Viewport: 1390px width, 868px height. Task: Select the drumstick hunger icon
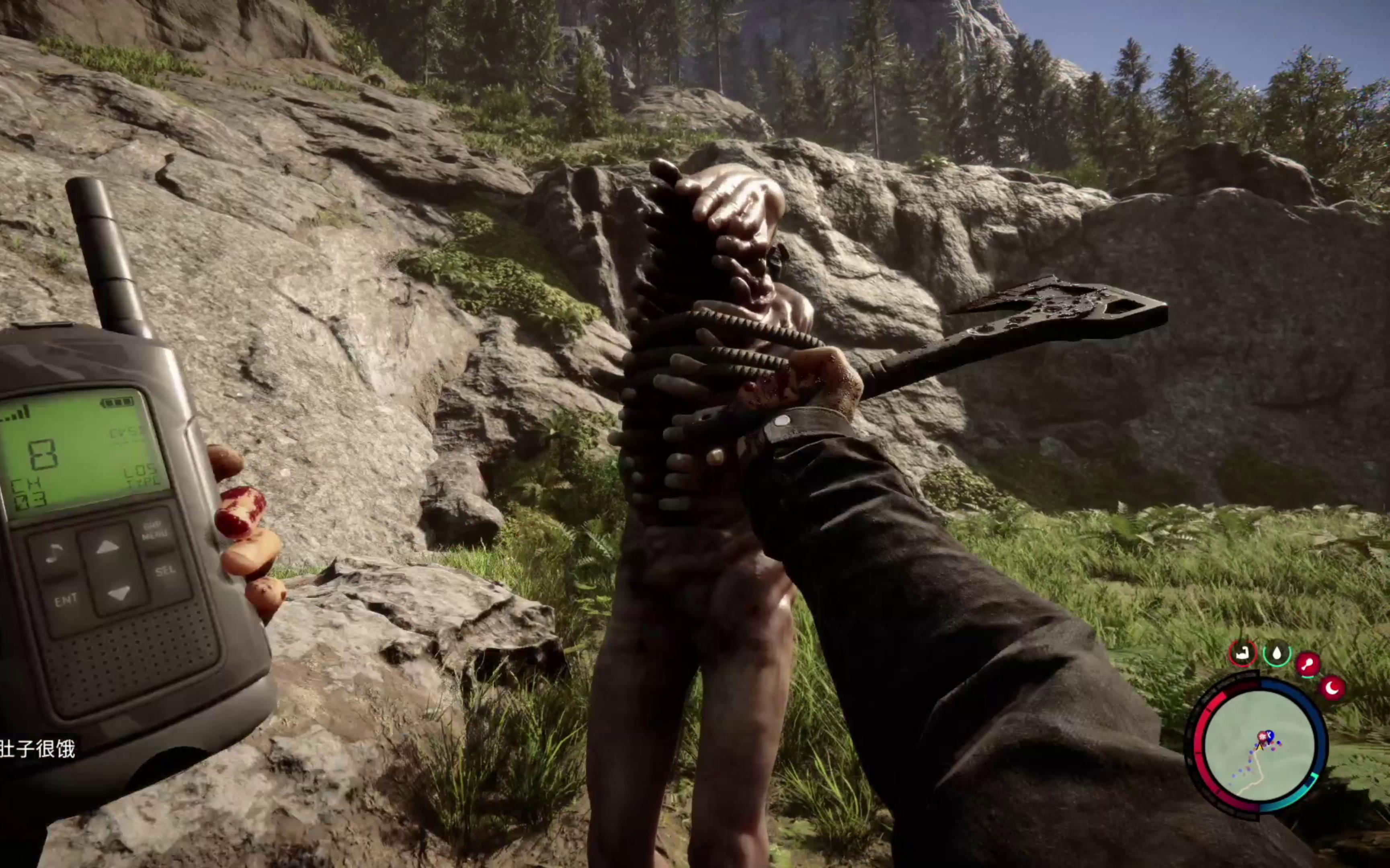(x=1308, y=664)
